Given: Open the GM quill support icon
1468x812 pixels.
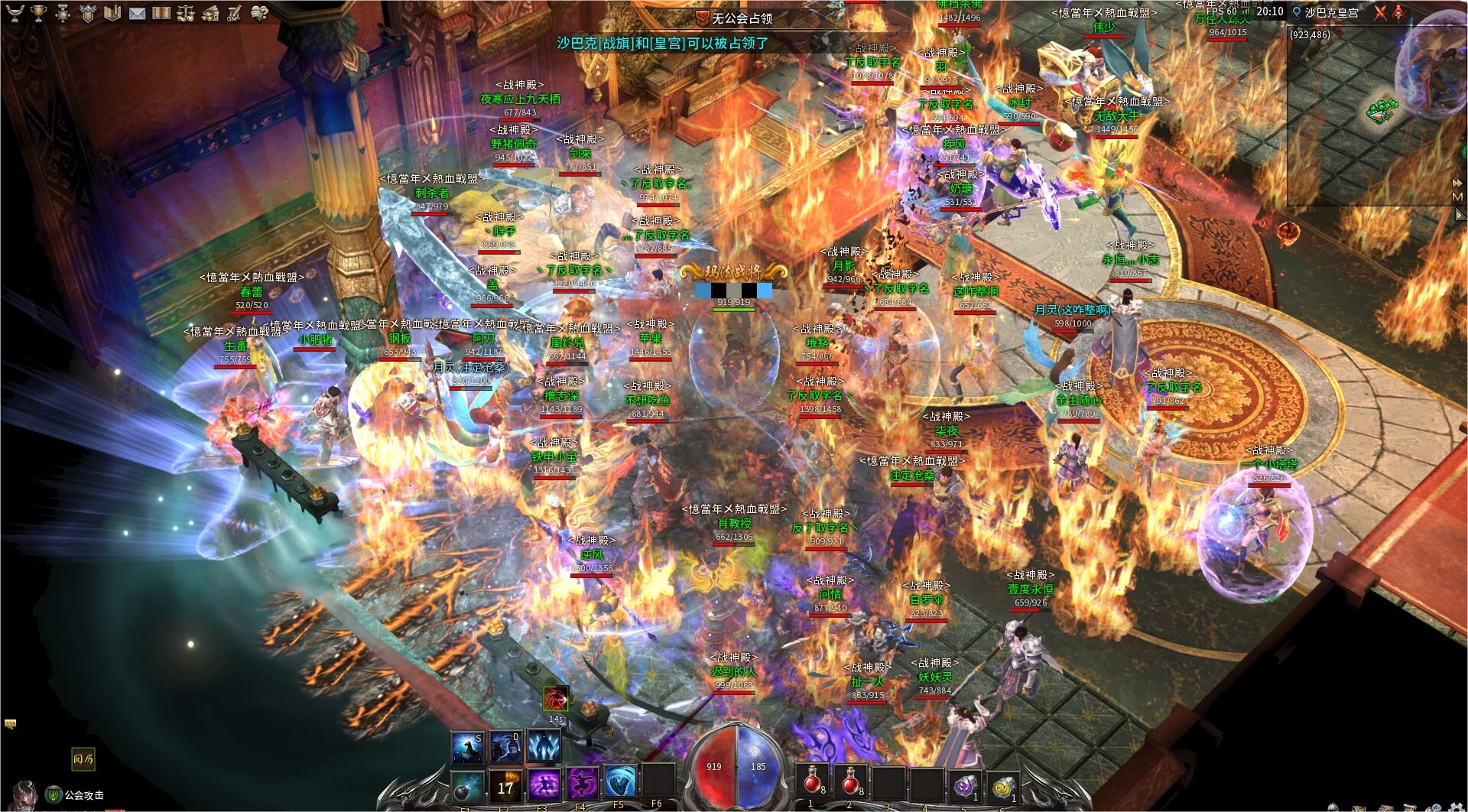Looking at the screenshot, I should coord(235,13).
